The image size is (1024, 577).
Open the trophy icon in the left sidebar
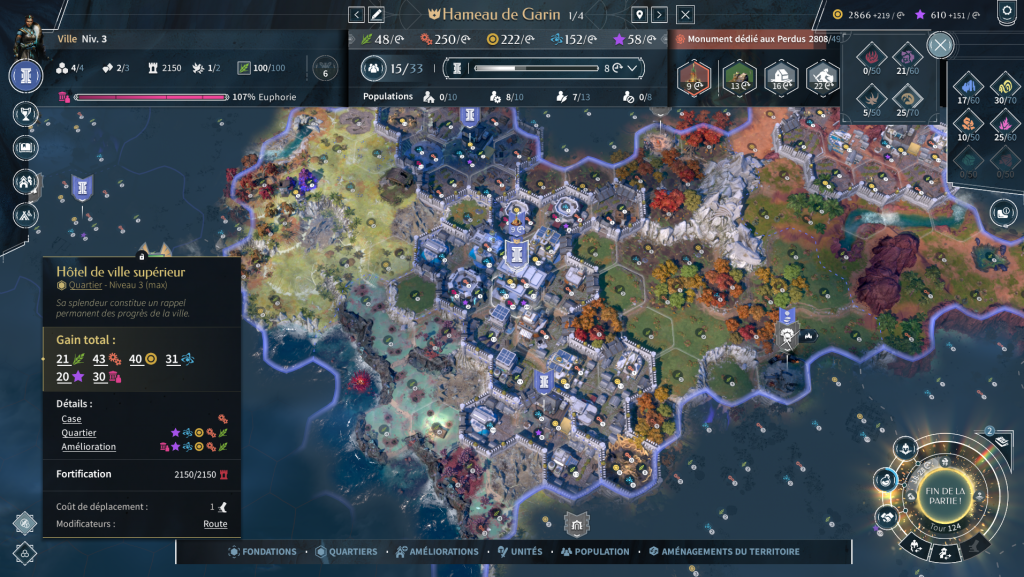click(x=25, y=114)
